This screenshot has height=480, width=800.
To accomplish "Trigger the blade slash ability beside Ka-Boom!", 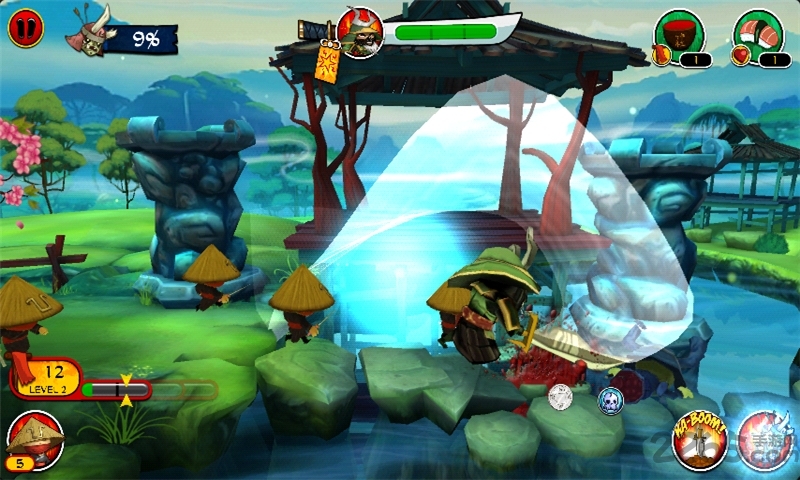I will pos(768,441).
